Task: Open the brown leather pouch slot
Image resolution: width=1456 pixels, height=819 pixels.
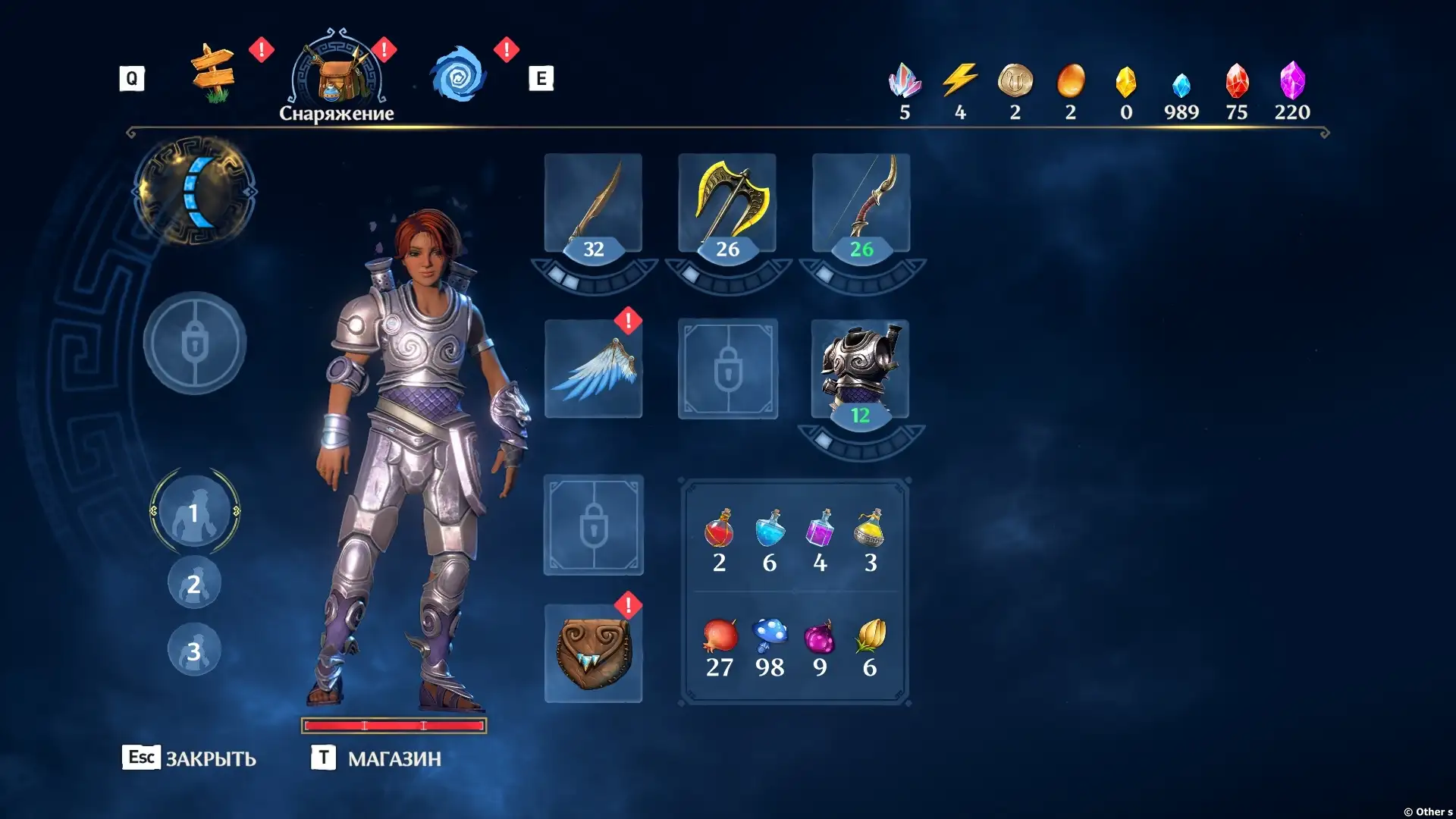Action: tap(593, 654)
